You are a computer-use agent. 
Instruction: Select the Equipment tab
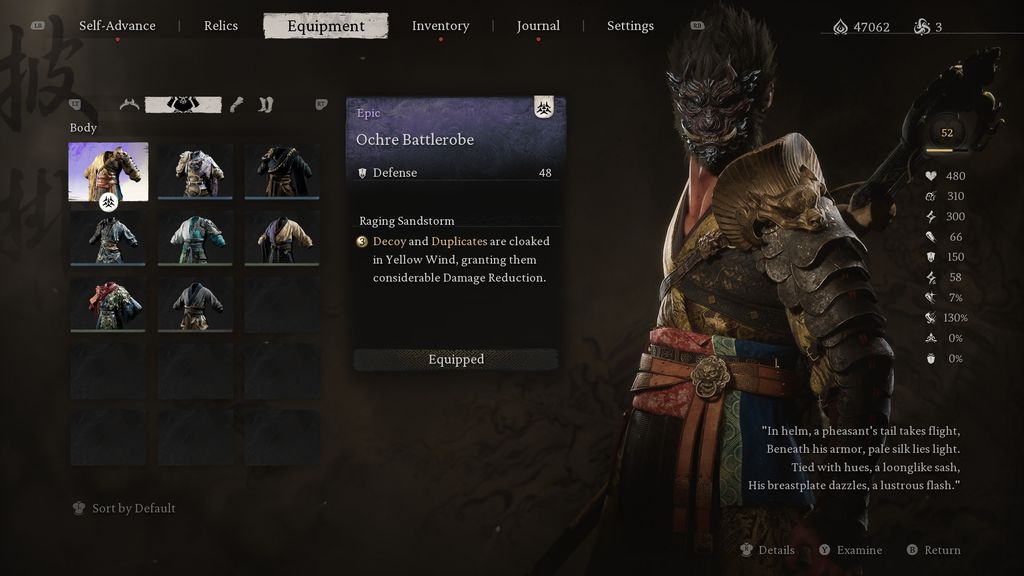tap(326, 26)
